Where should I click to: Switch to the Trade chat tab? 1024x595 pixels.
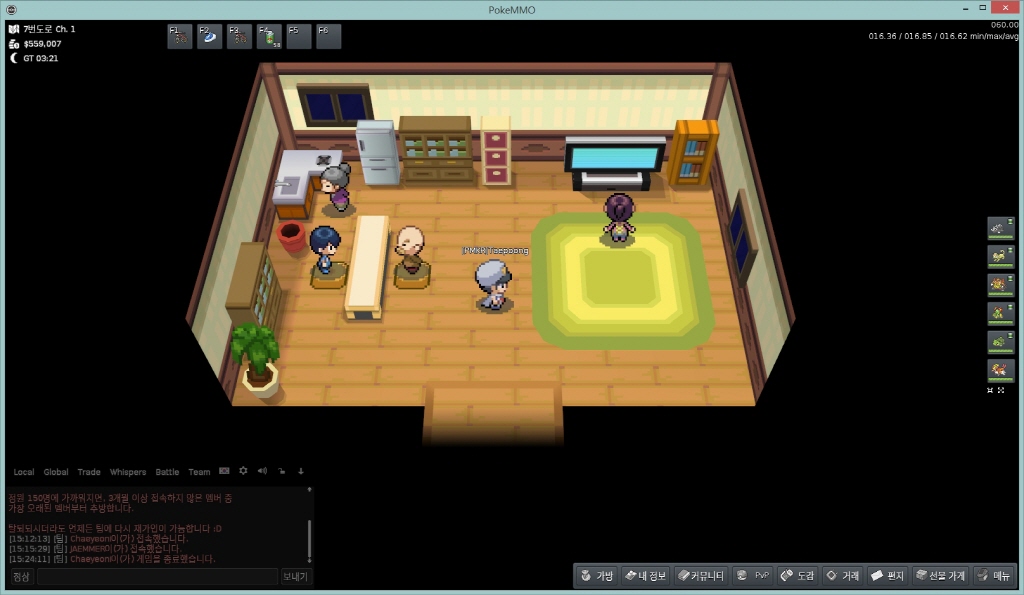click(x=89, y=472)
